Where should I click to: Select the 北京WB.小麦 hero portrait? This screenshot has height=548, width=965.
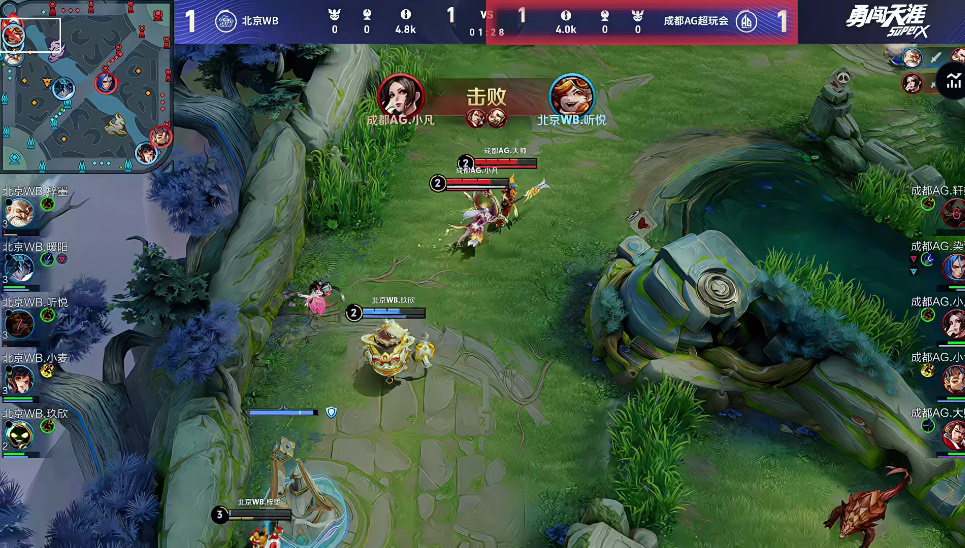coord(18,378)
